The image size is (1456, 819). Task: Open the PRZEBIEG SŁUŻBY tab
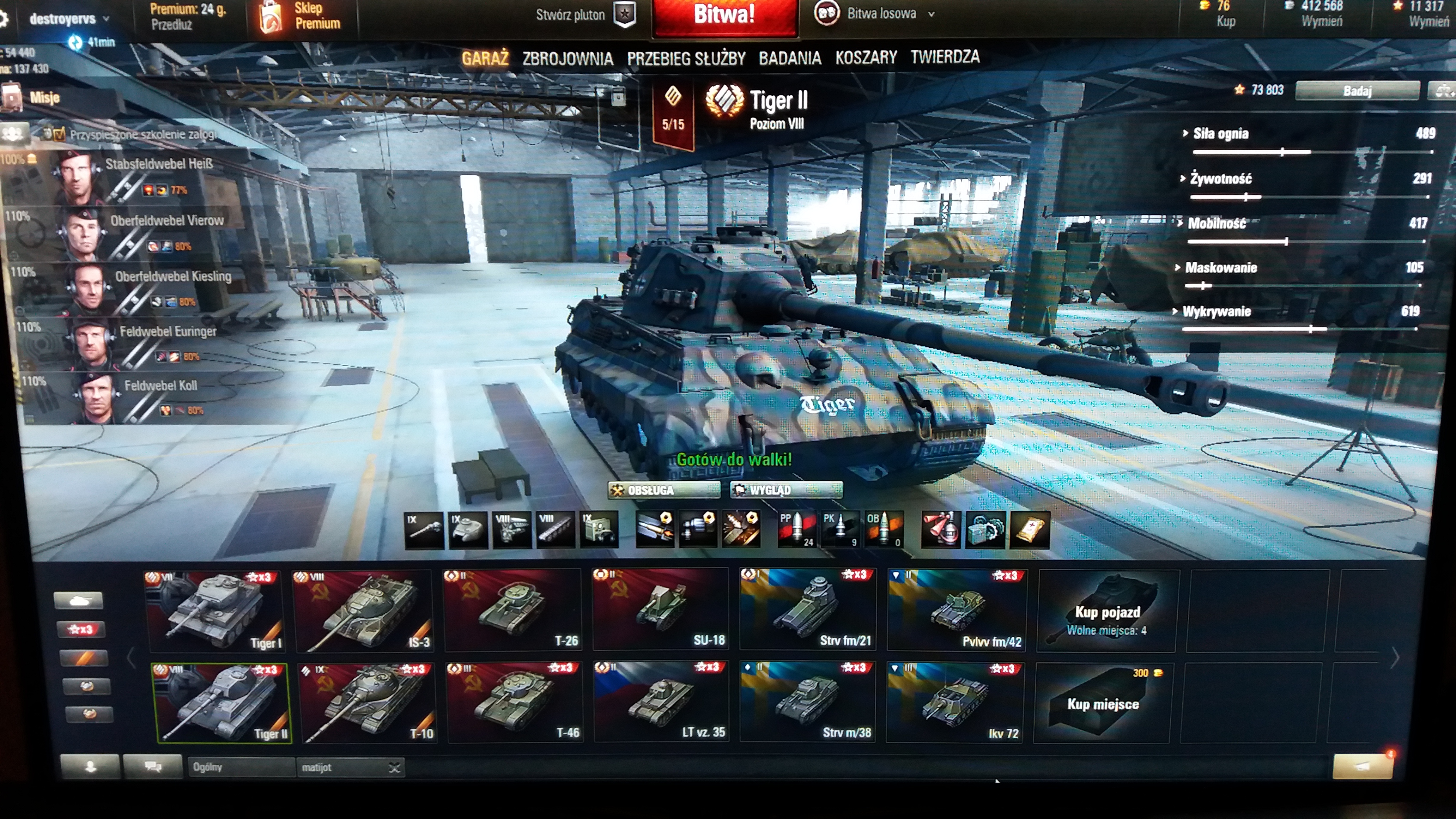(x=686, y=58)
